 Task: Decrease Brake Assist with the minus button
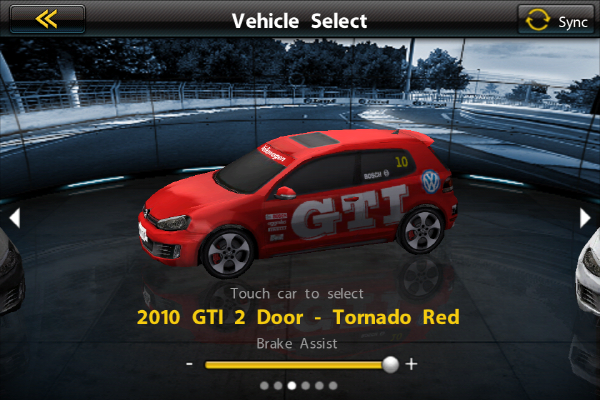tap(189, 364)
